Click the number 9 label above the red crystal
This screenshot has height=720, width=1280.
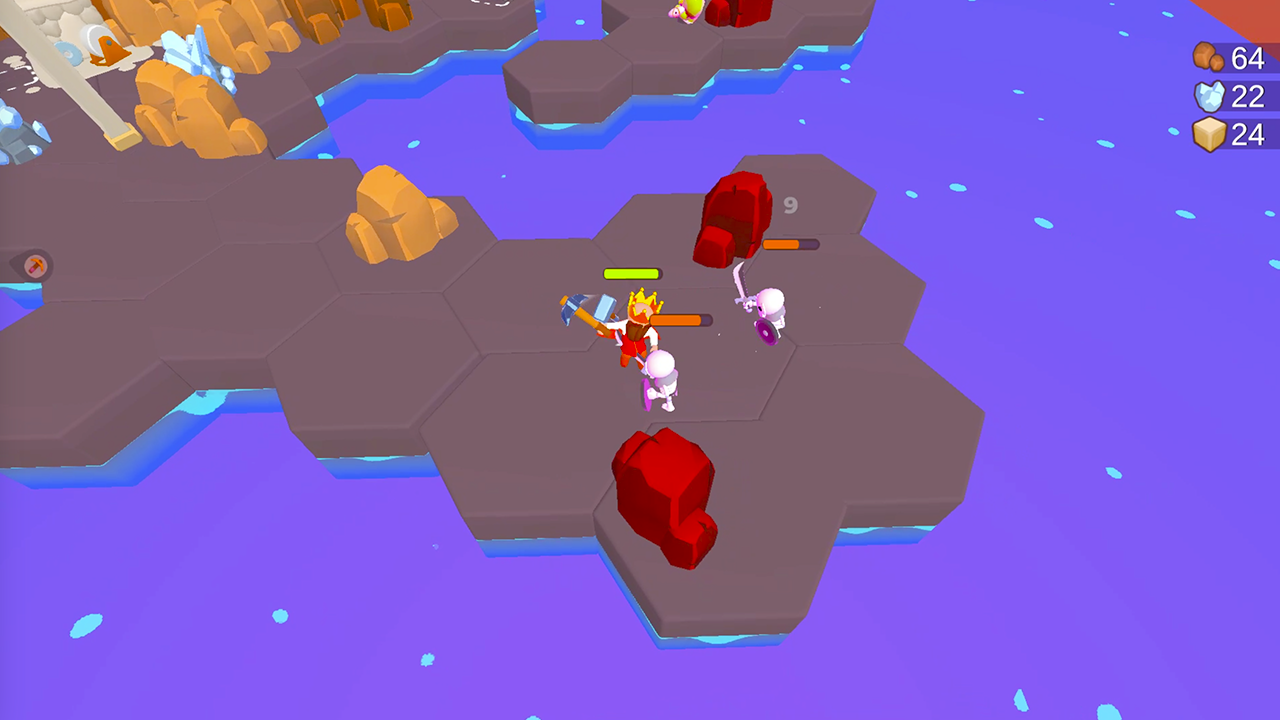coord(789,207)
